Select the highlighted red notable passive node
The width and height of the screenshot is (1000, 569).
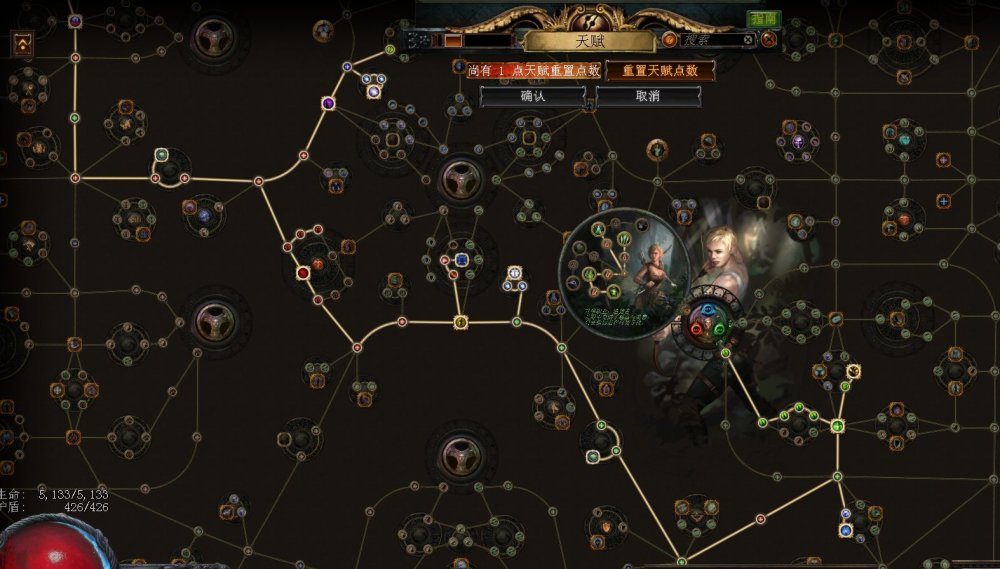(303, 272)
